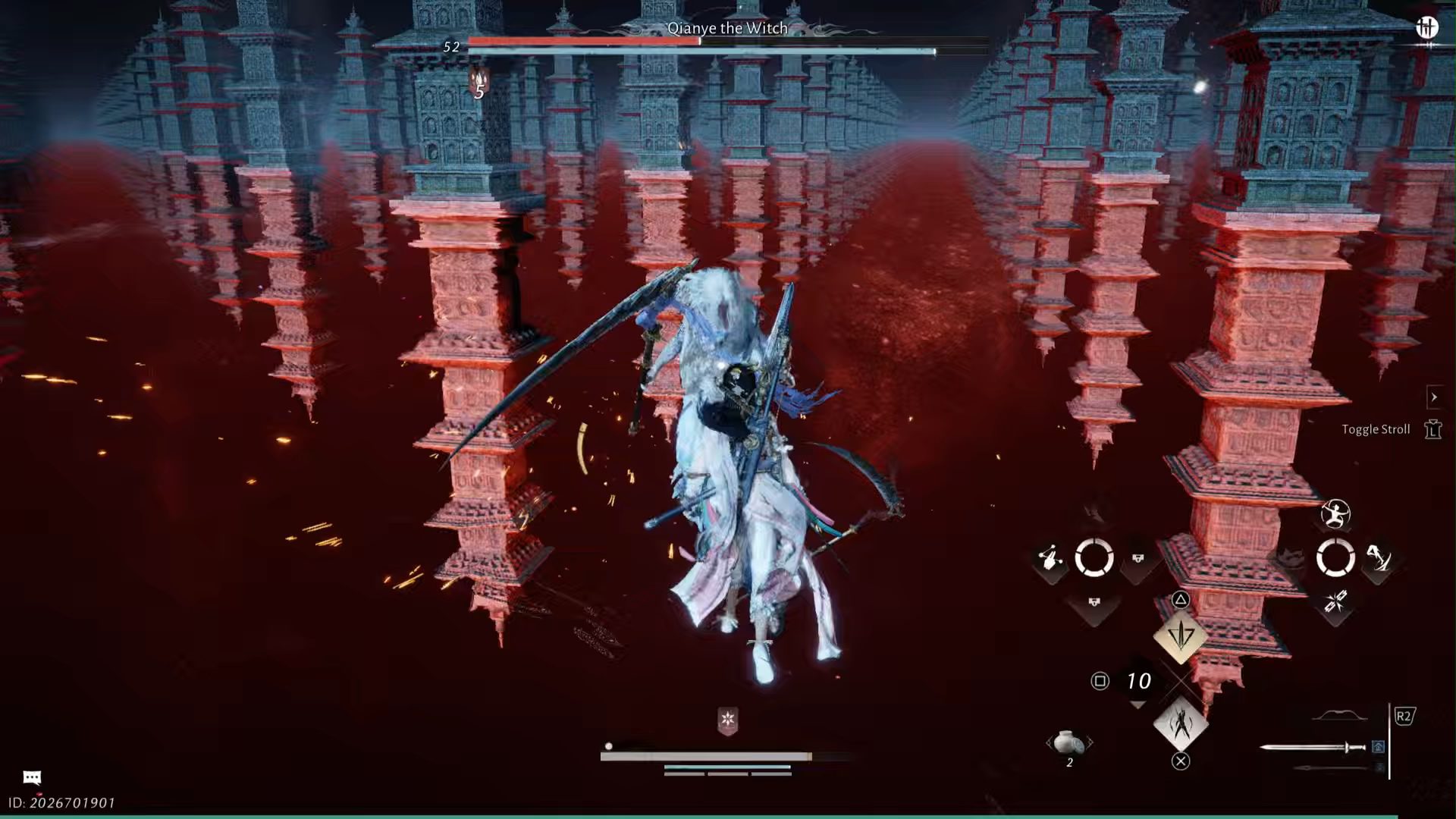The width and height of the screenshot is (1456, 819).
Task: Use the high kick mystic skill
Action: coord(1378,559)
